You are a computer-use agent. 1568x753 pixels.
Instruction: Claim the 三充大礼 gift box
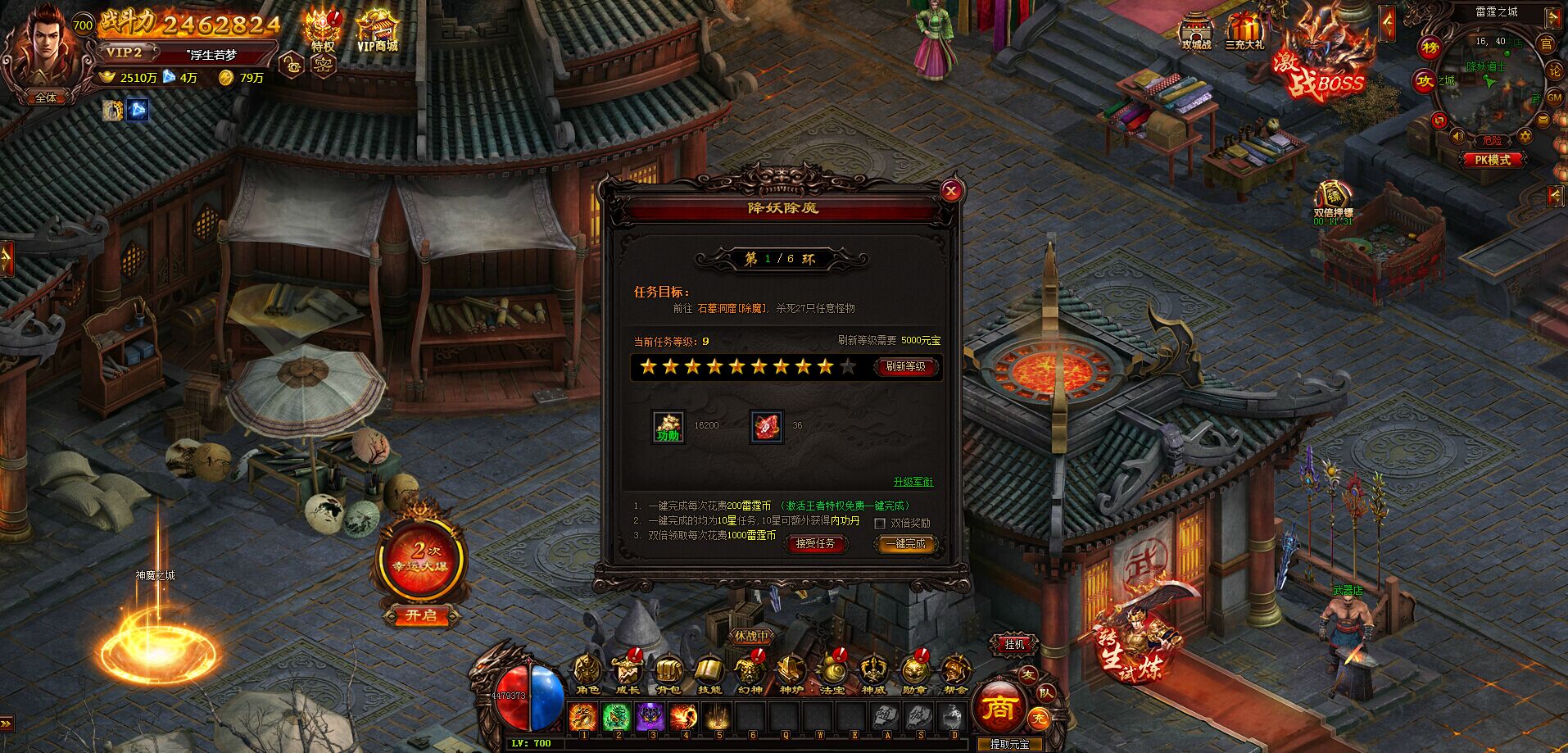(1245, 33)
